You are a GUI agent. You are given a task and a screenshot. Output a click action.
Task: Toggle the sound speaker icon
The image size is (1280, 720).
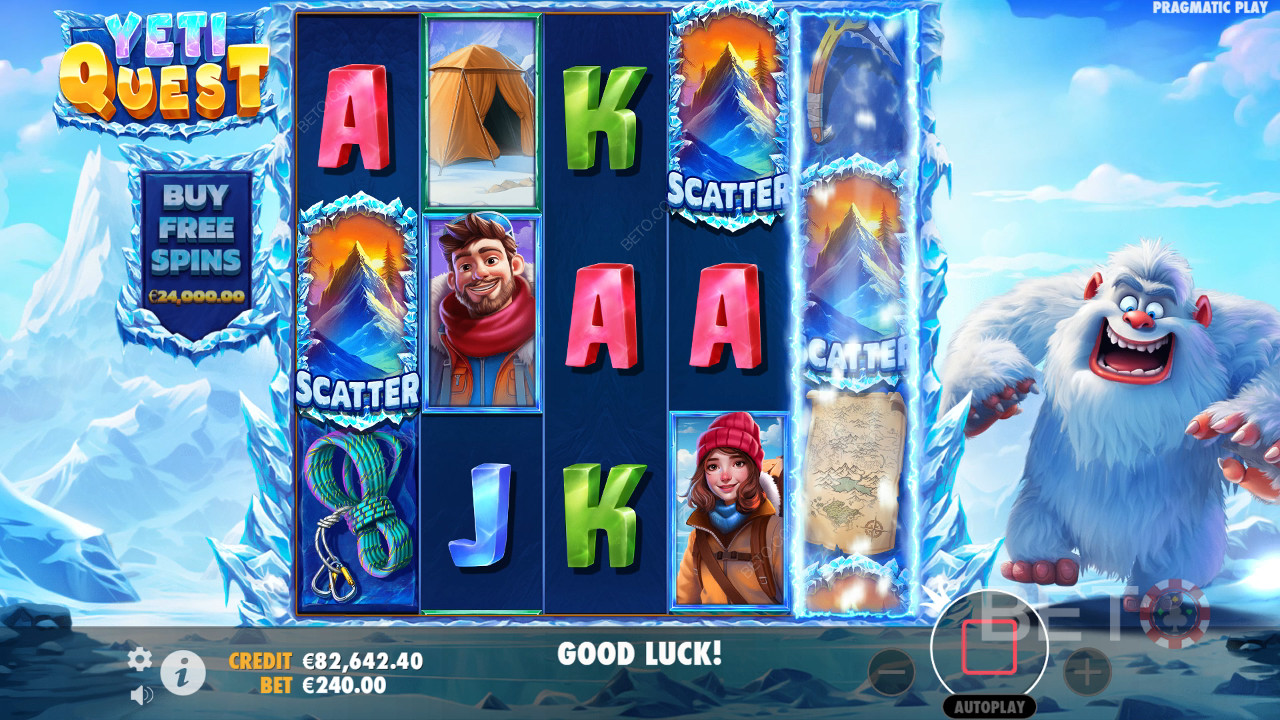pyautogui.click(x=141, y=693)
